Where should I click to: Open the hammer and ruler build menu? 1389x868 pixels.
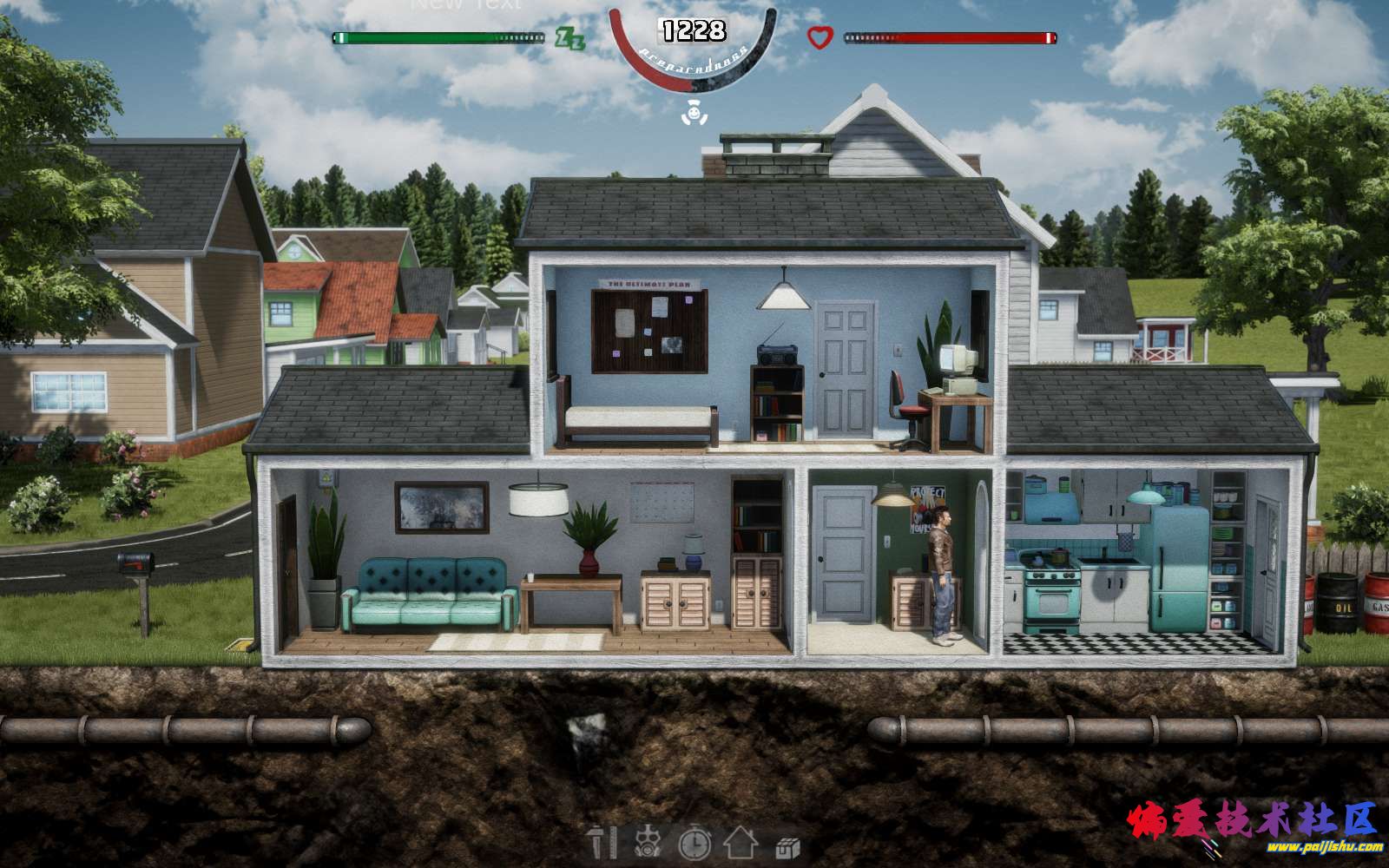(x=601, y=843)
